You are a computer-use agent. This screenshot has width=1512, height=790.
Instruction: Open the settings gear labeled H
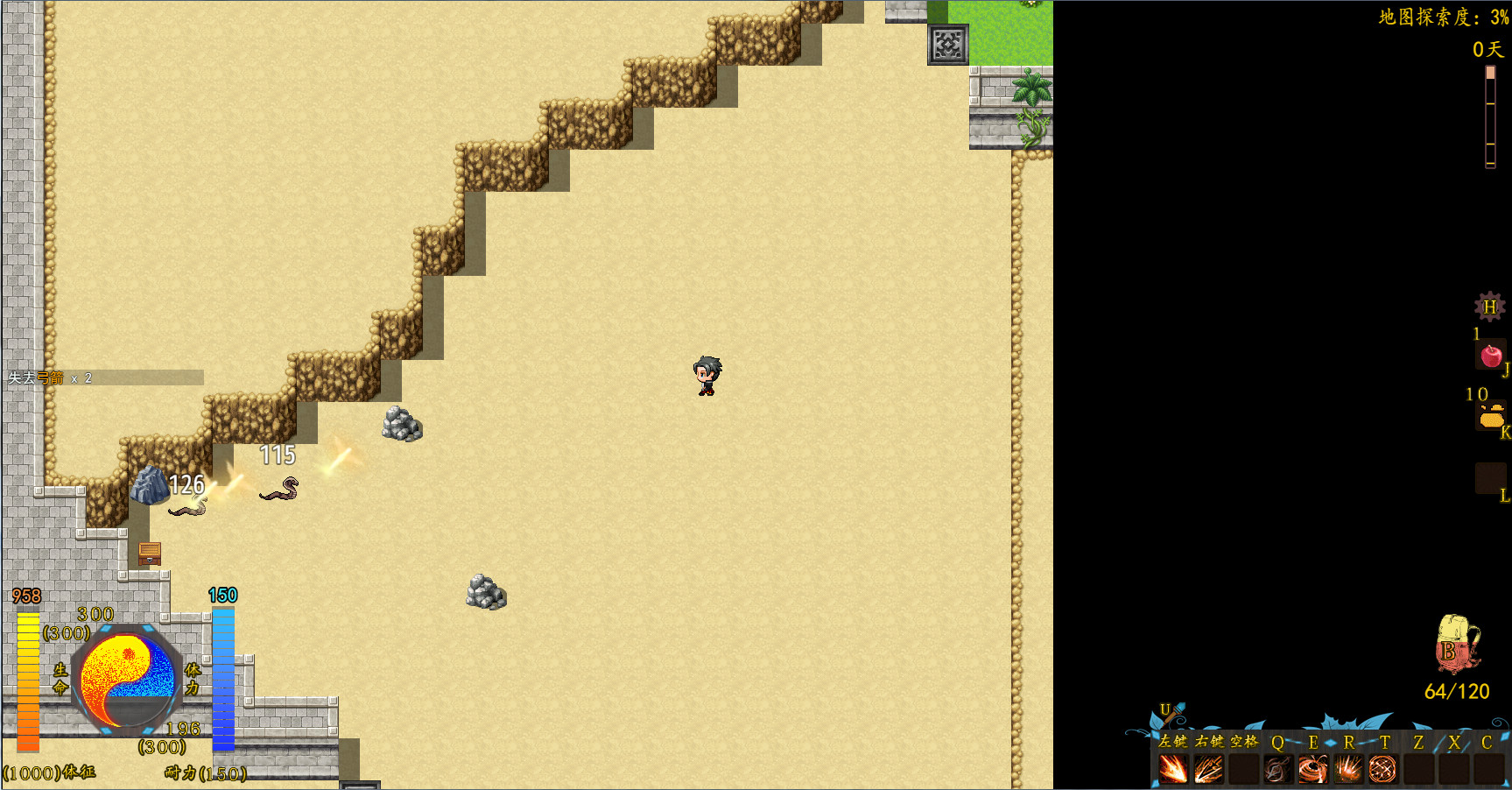[1488, 307]
